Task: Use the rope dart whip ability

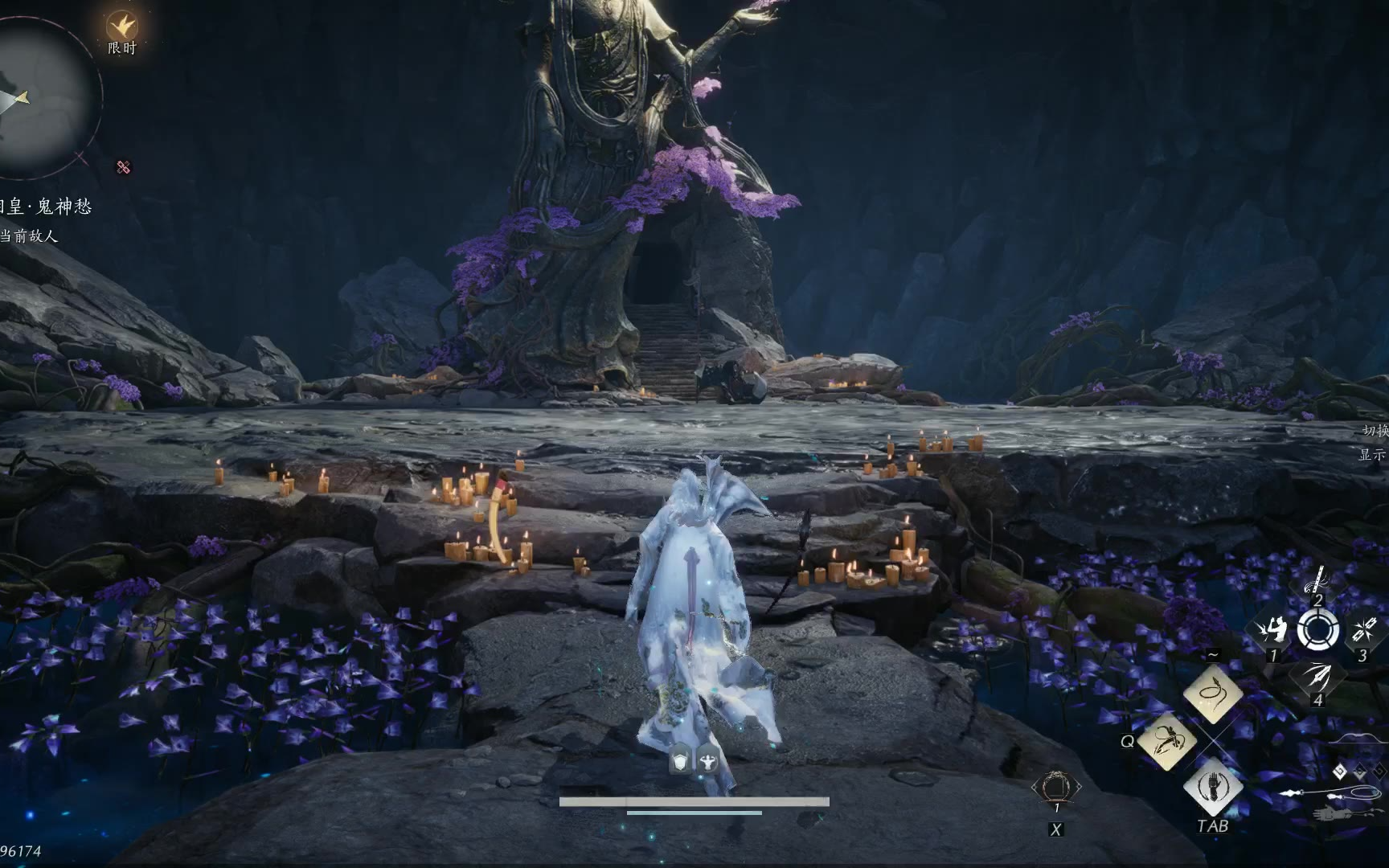Action: (x=1213, y=692)
